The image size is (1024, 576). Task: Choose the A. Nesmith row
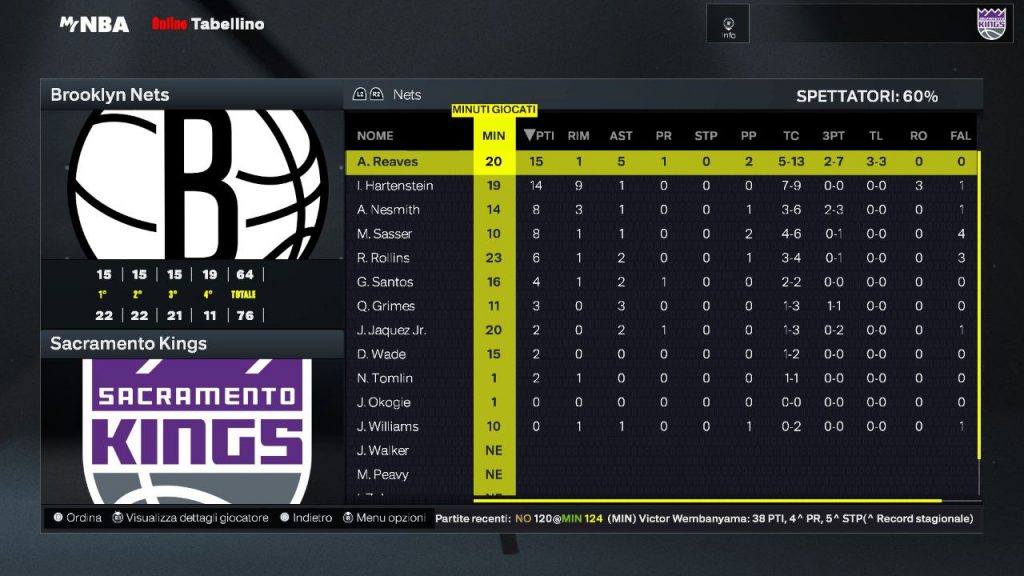pos(388,210)
